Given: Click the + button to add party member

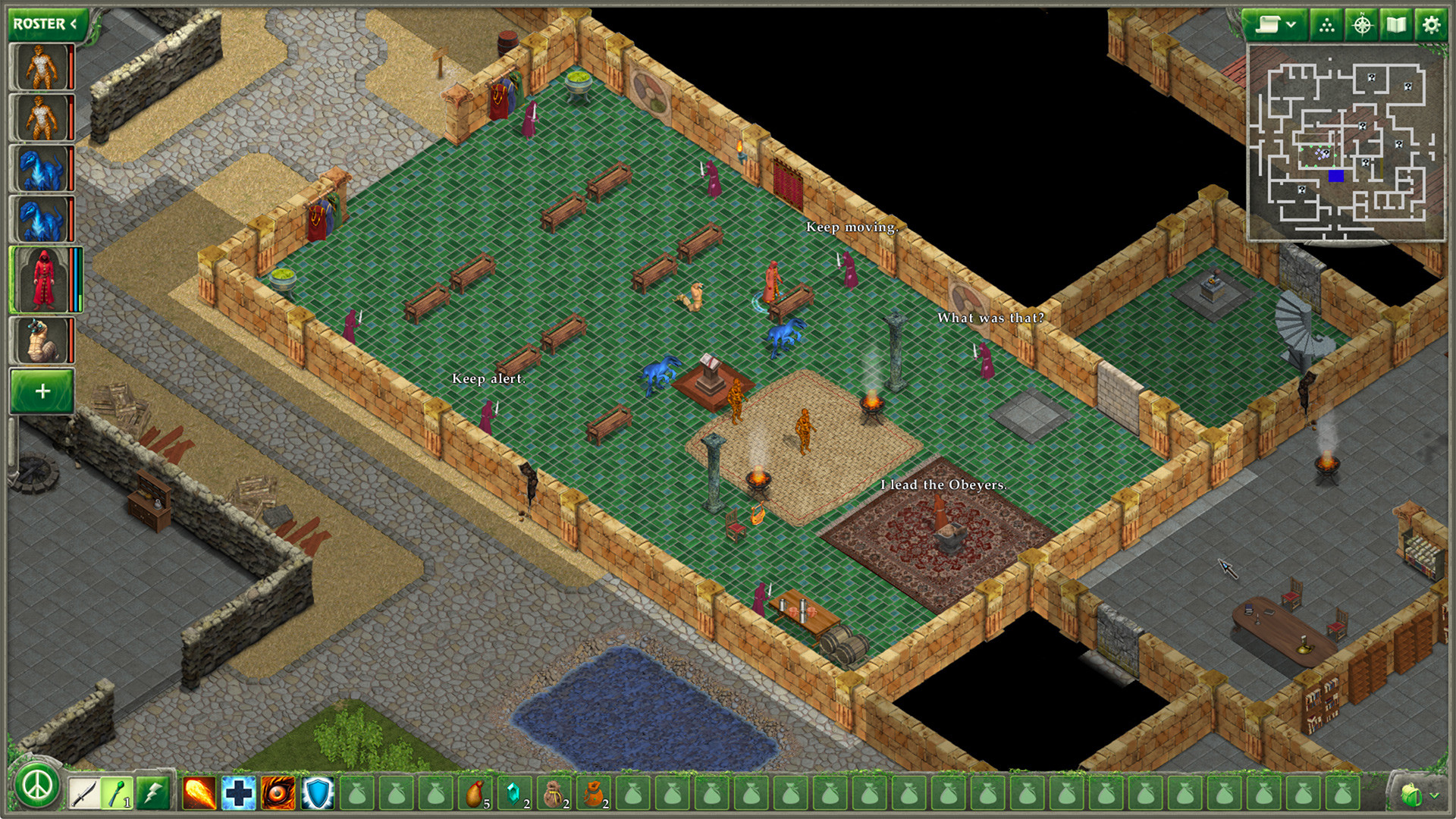Looking at the screenshot, I should tap(42, 392).
